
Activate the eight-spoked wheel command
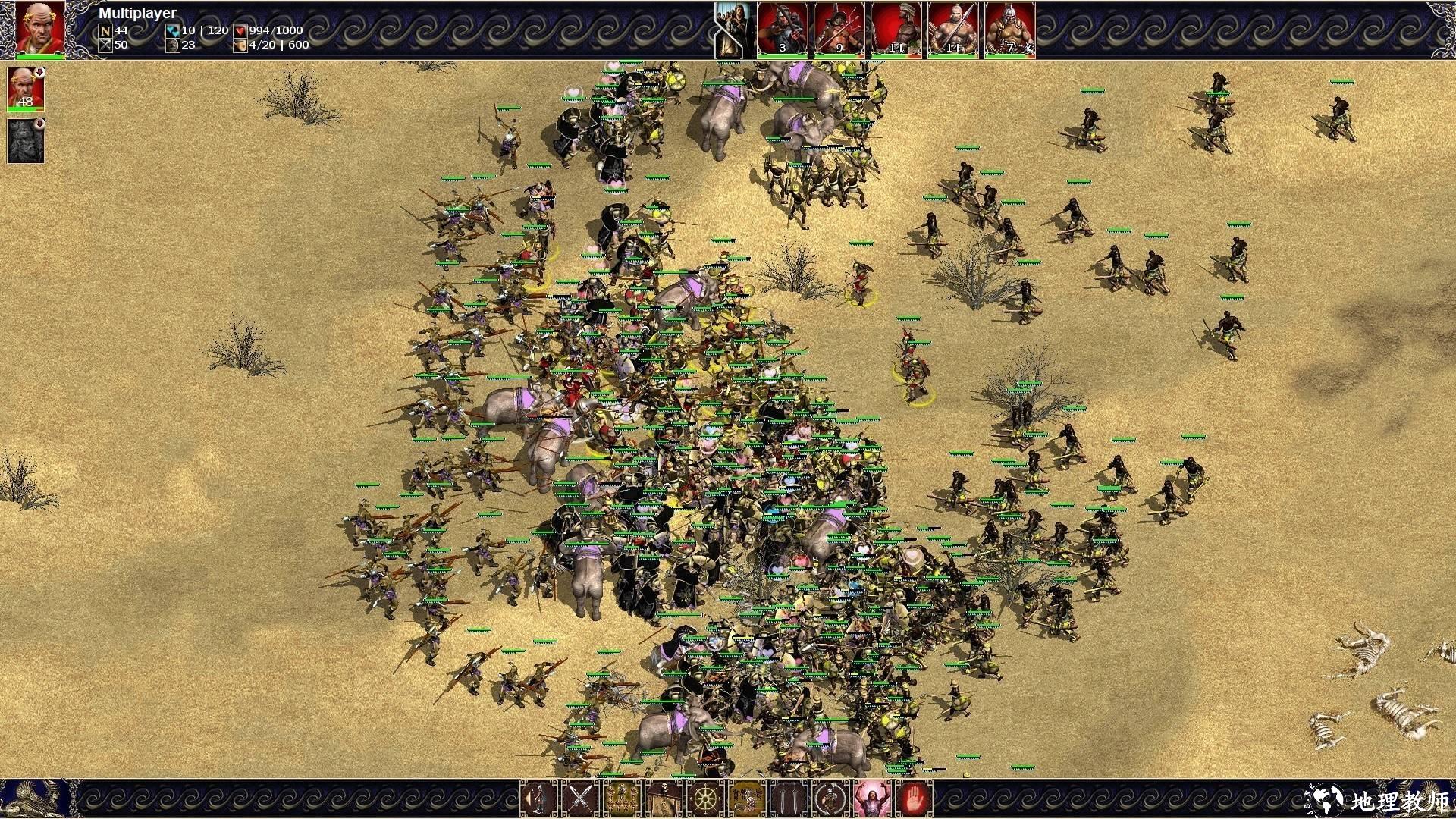point(705,799)
